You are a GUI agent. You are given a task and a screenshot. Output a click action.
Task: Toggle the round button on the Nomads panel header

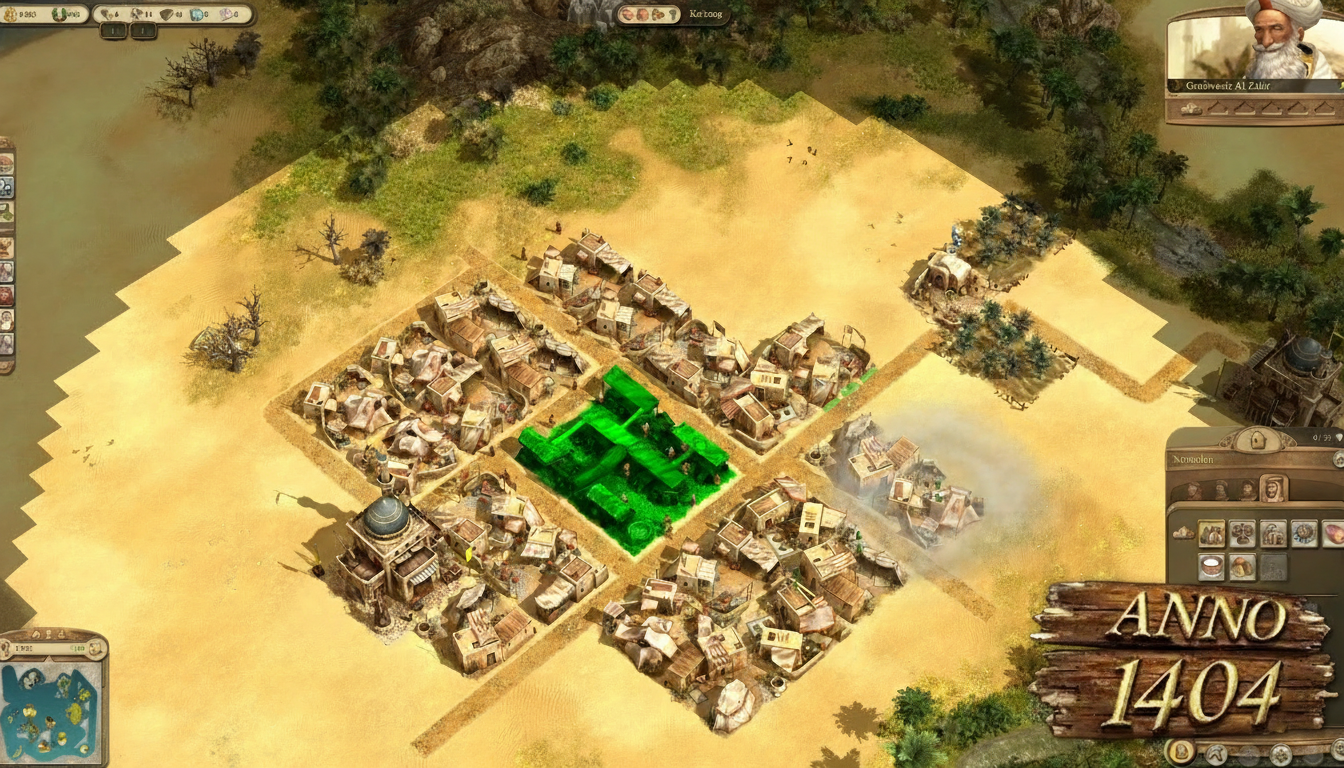[1338, 461]
